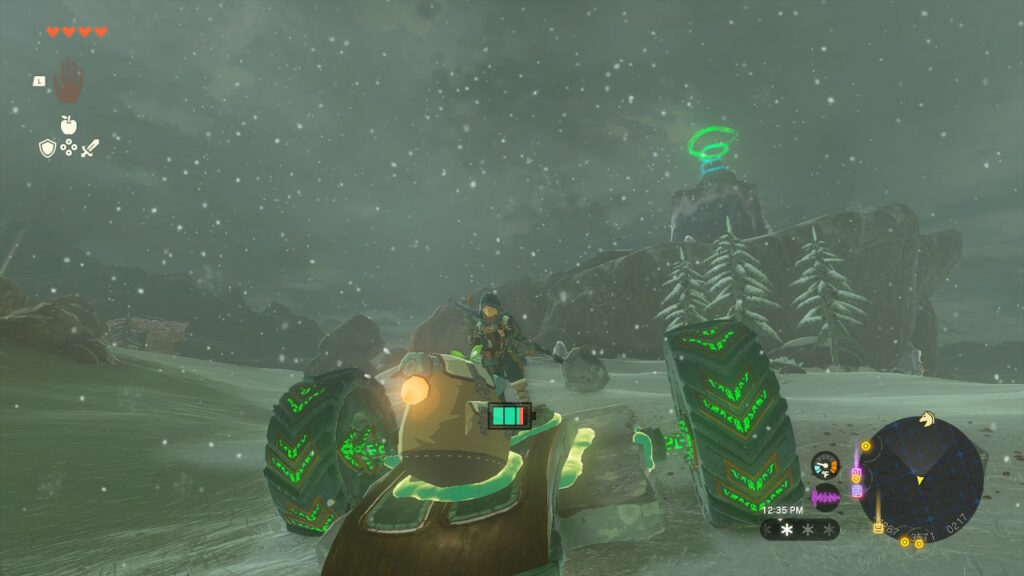Choose the apple item icon

click(68, 125)
